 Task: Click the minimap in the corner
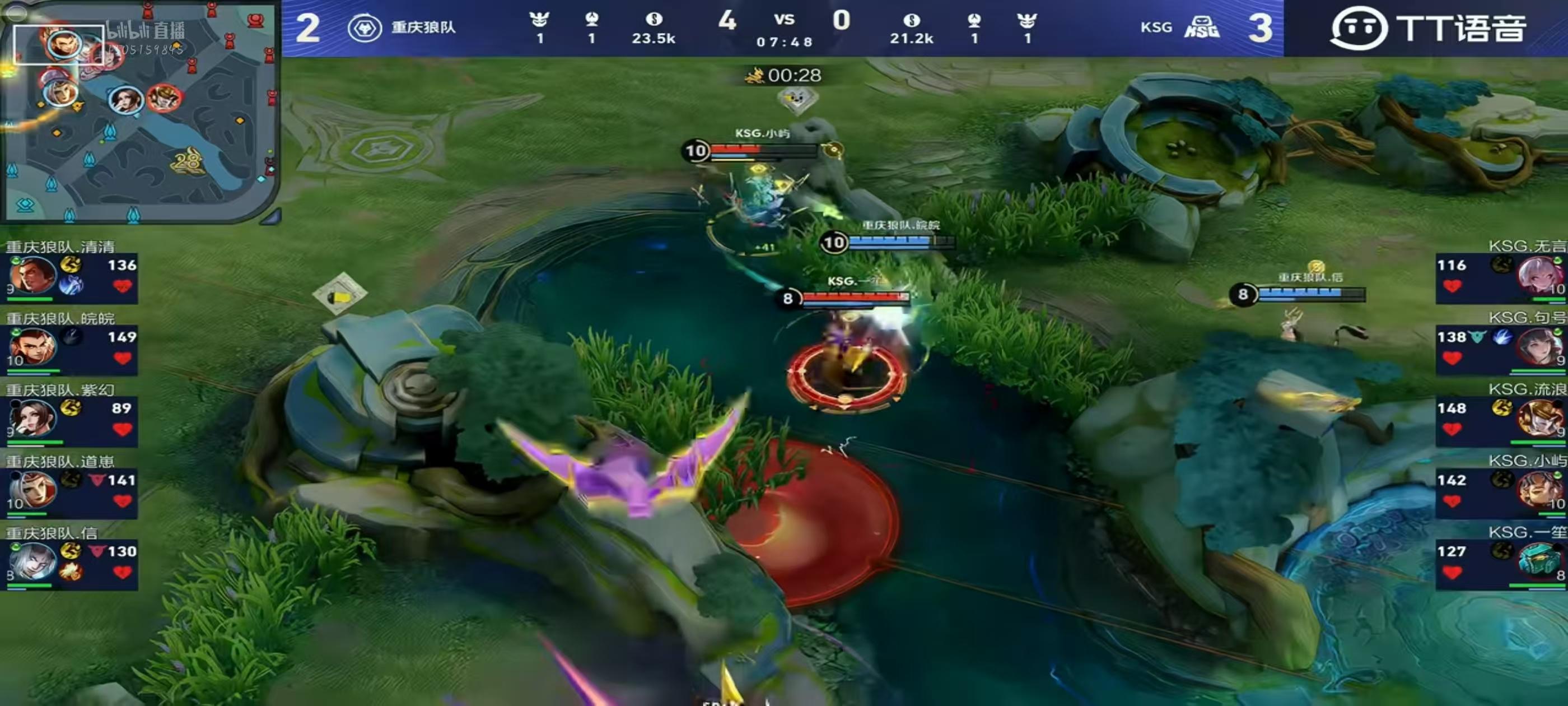point(139,111)
